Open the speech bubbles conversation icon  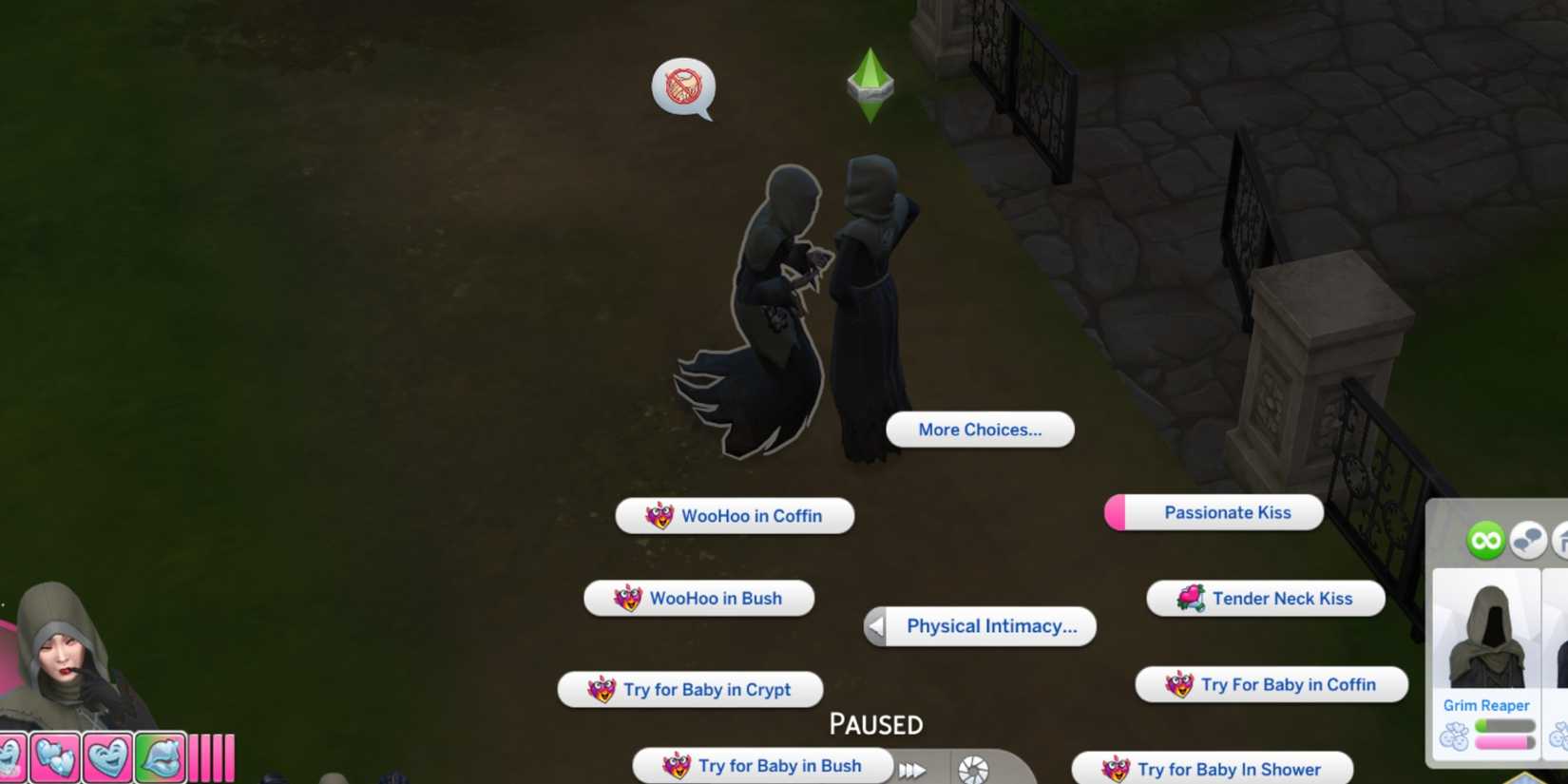click(1529, 540)
